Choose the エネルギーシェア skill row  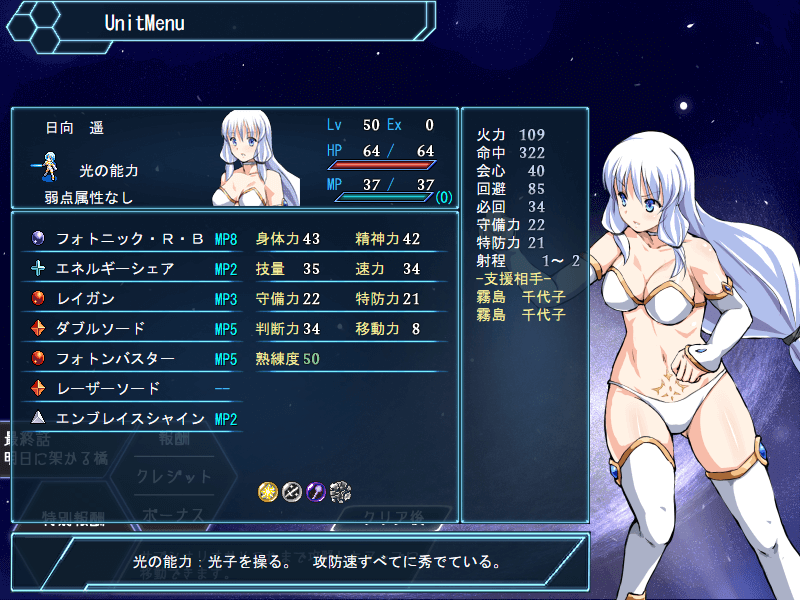pyautogui.click(x=130, y=269)
